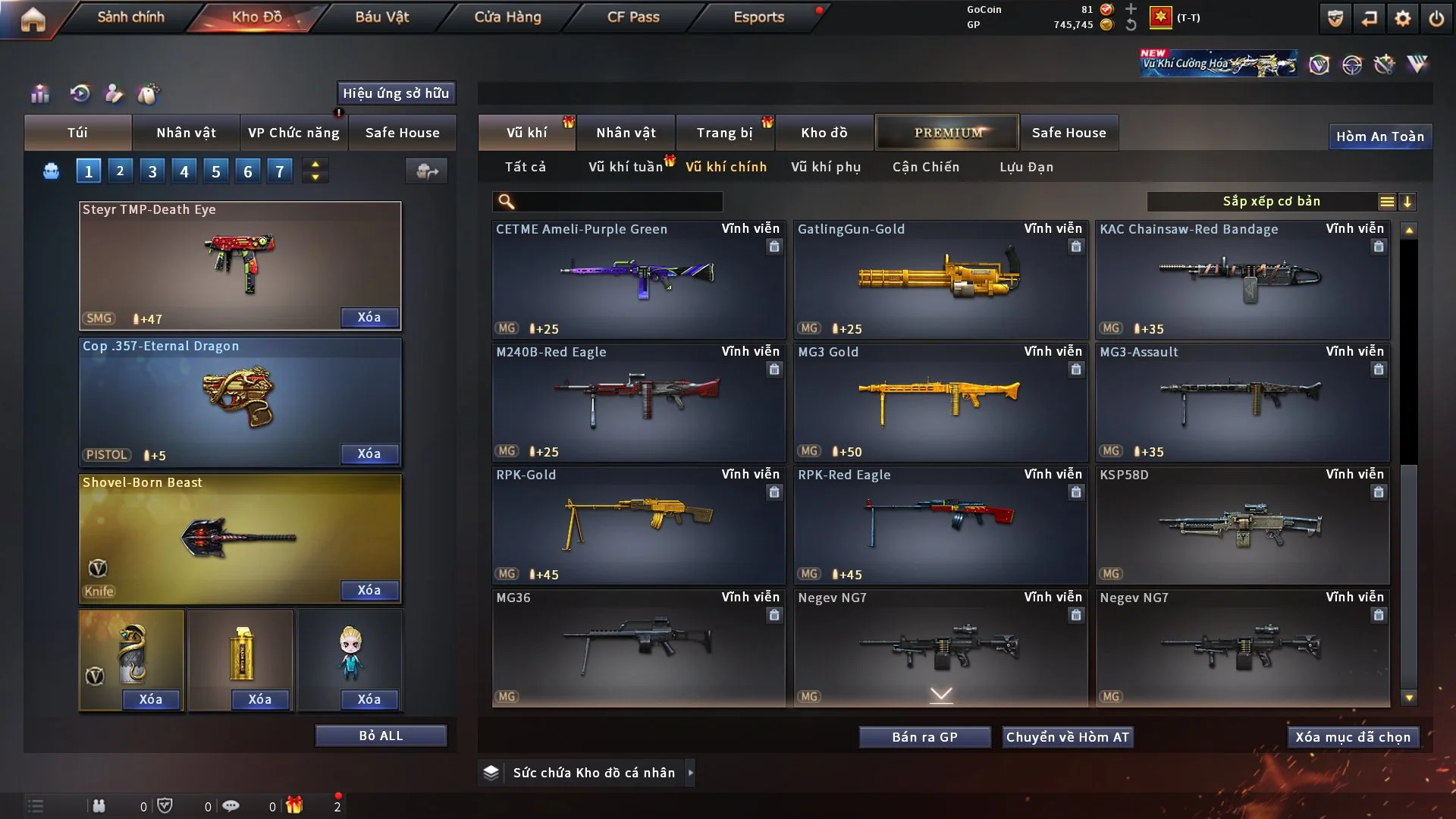Image resolution: width=1456 pixels, height=819 pixels.
Task: Open the Esports section
Action: (x=758, y=17)
